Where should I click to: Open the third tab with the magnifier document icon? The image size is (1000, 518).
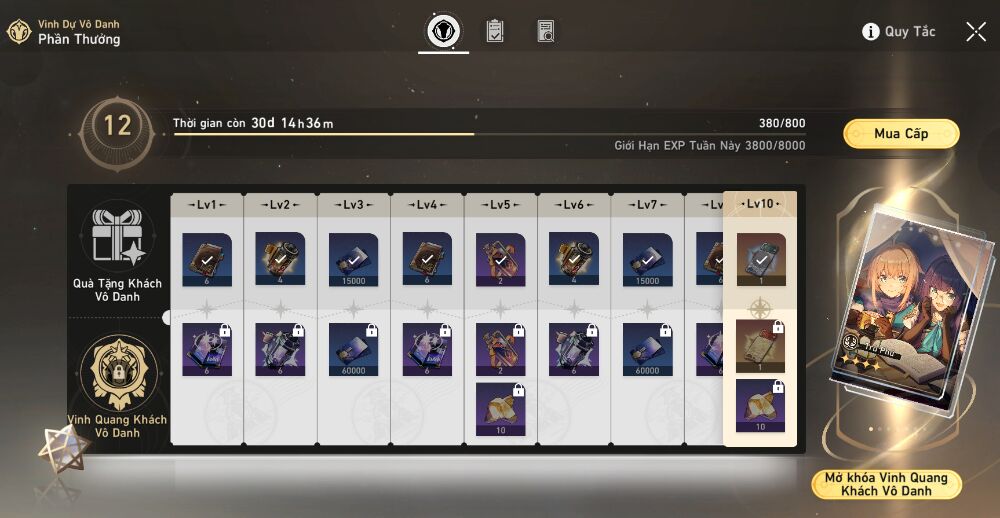[x=545, y=31]
